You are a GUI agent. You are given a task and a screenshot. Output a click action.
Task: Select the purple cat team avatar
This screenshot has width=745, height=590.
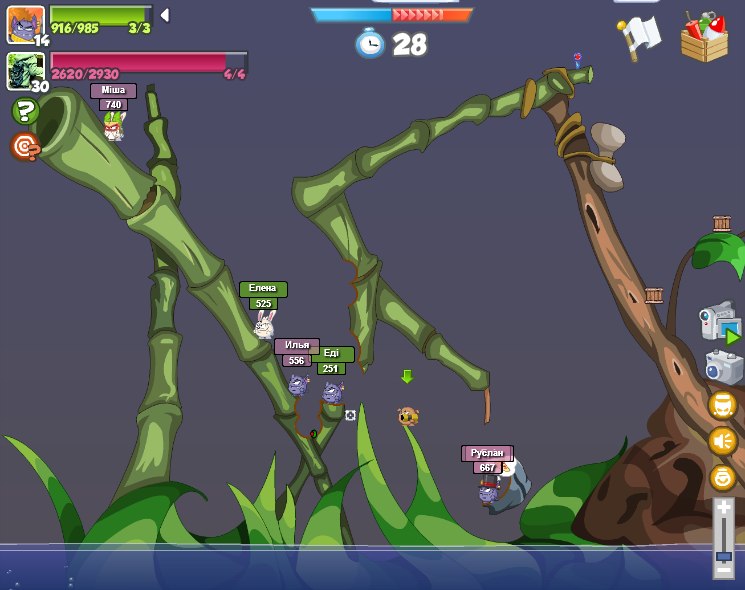pyautogui.click(x=26, y=23)
